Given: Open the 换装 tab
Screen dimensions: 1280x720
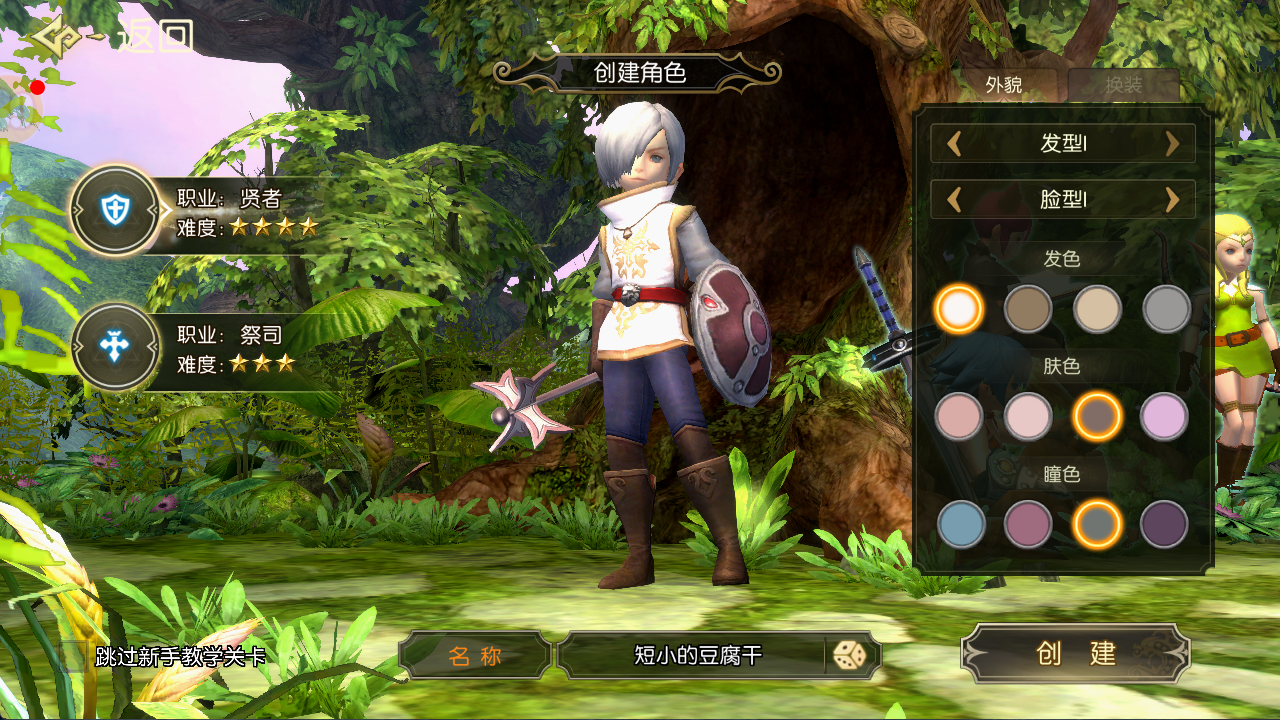Looking at the screenshot, I should coord(1123,85).
